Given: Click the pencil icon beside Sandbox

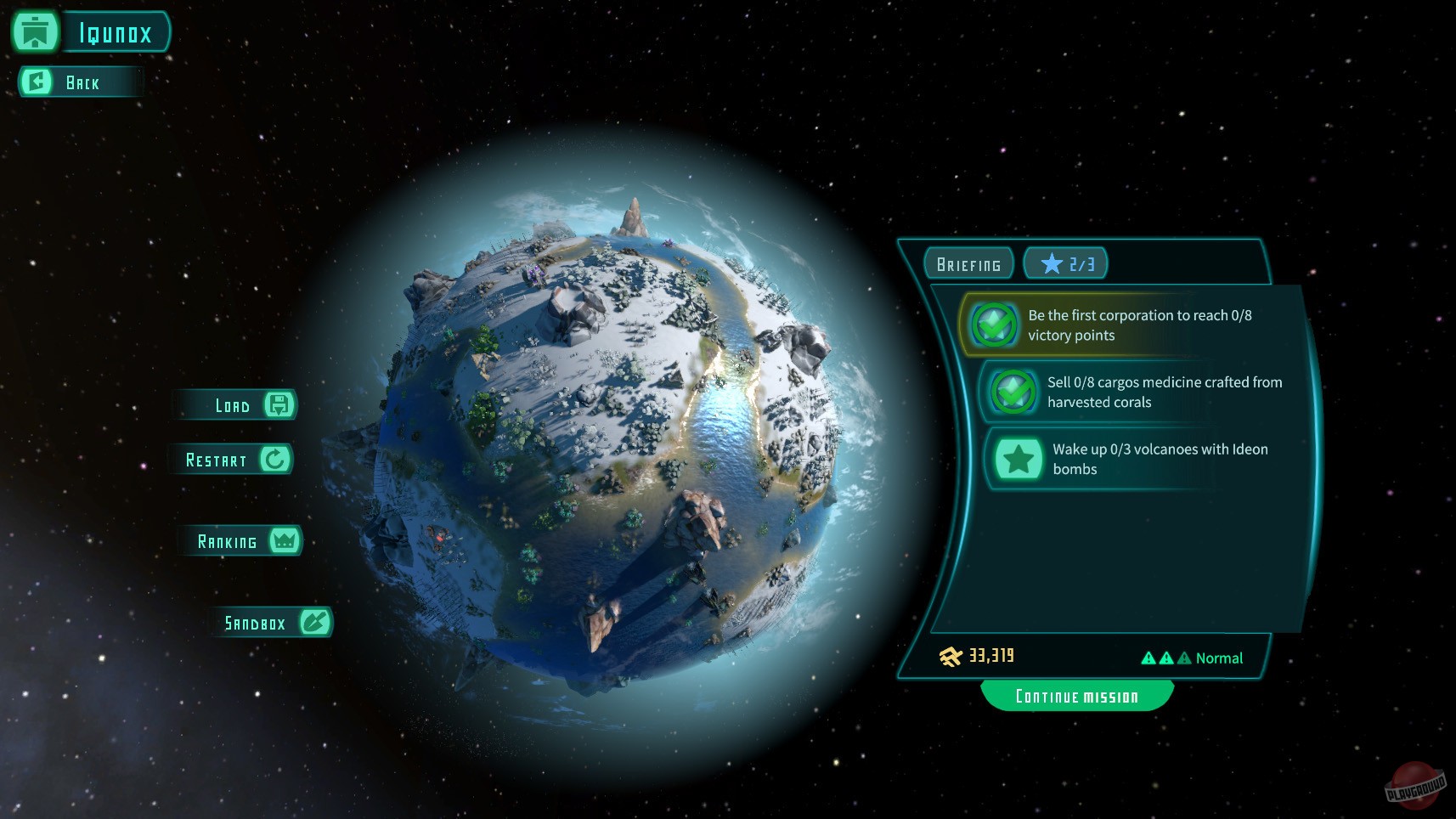Looking at the screenshot, I should tap(315, 622).
